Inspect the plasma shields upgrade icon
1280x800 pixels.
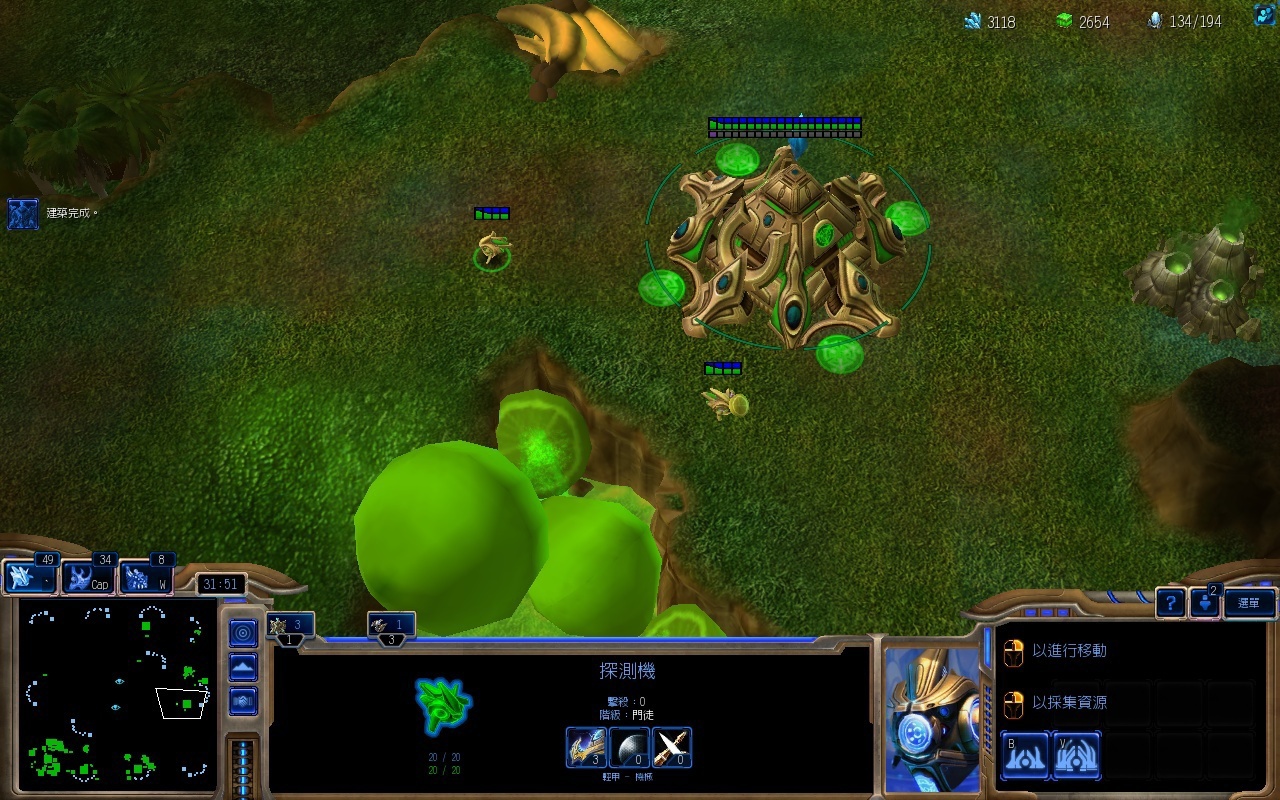click(x=628, y=747)
